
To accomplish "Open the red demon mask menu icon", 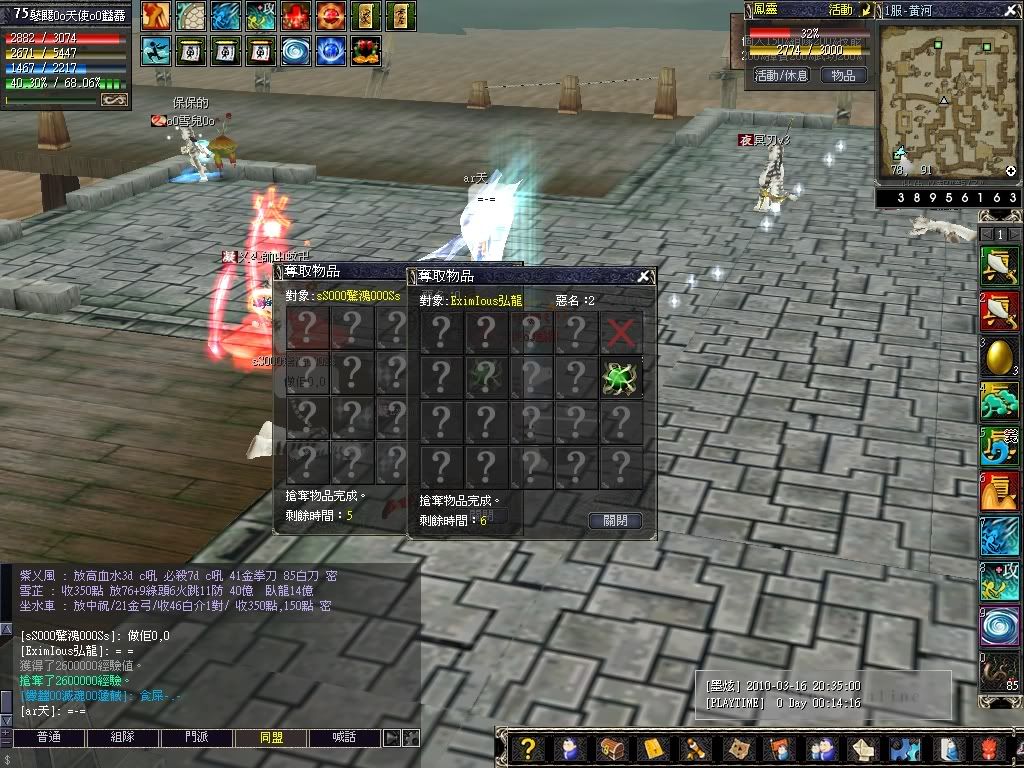I will (991, 749).
